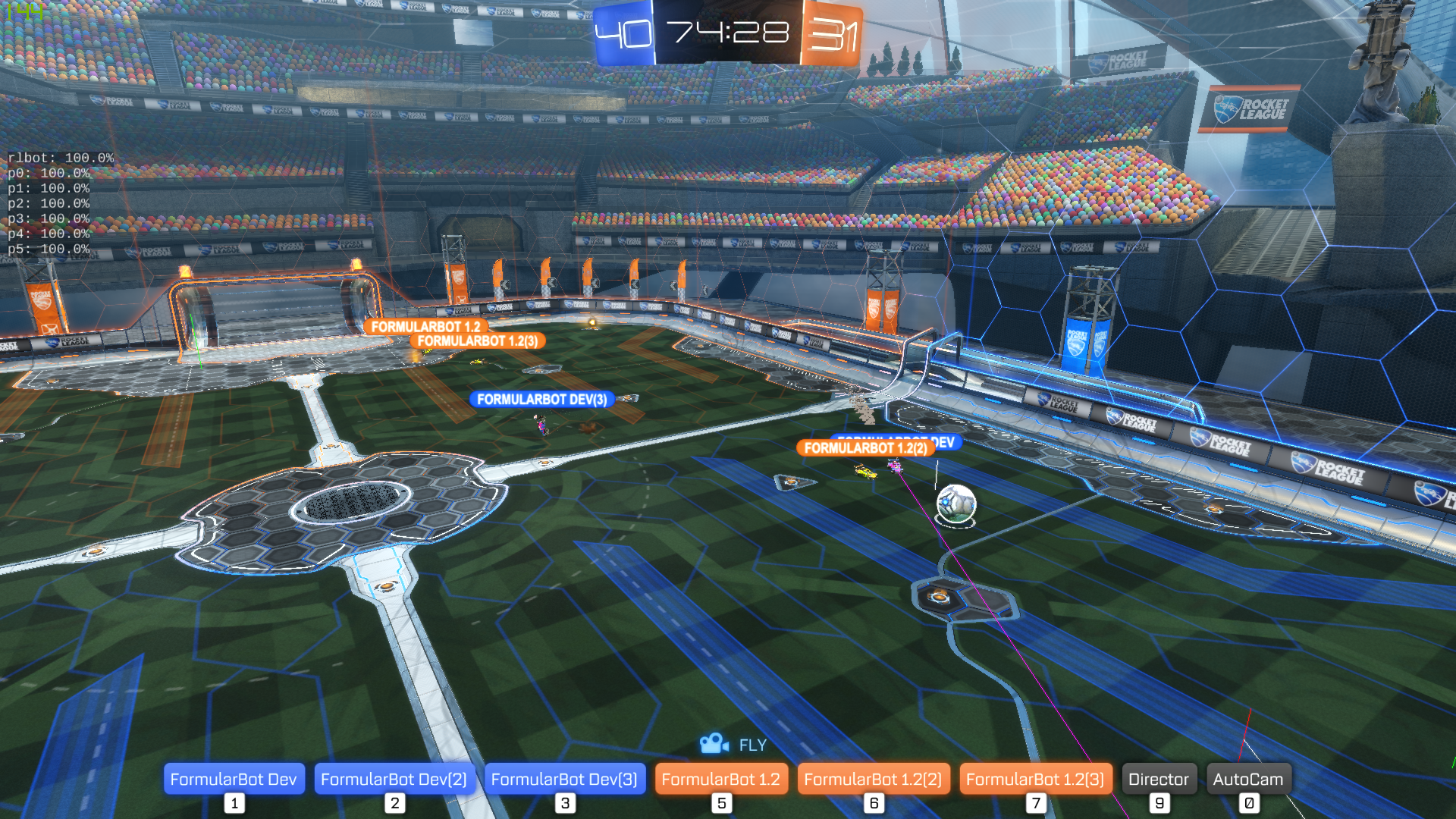The height and width of the screenshot is (819, 1456).
Task: Choose FormularBot 1.2(2) to spectate
Action: pos(873,779)
